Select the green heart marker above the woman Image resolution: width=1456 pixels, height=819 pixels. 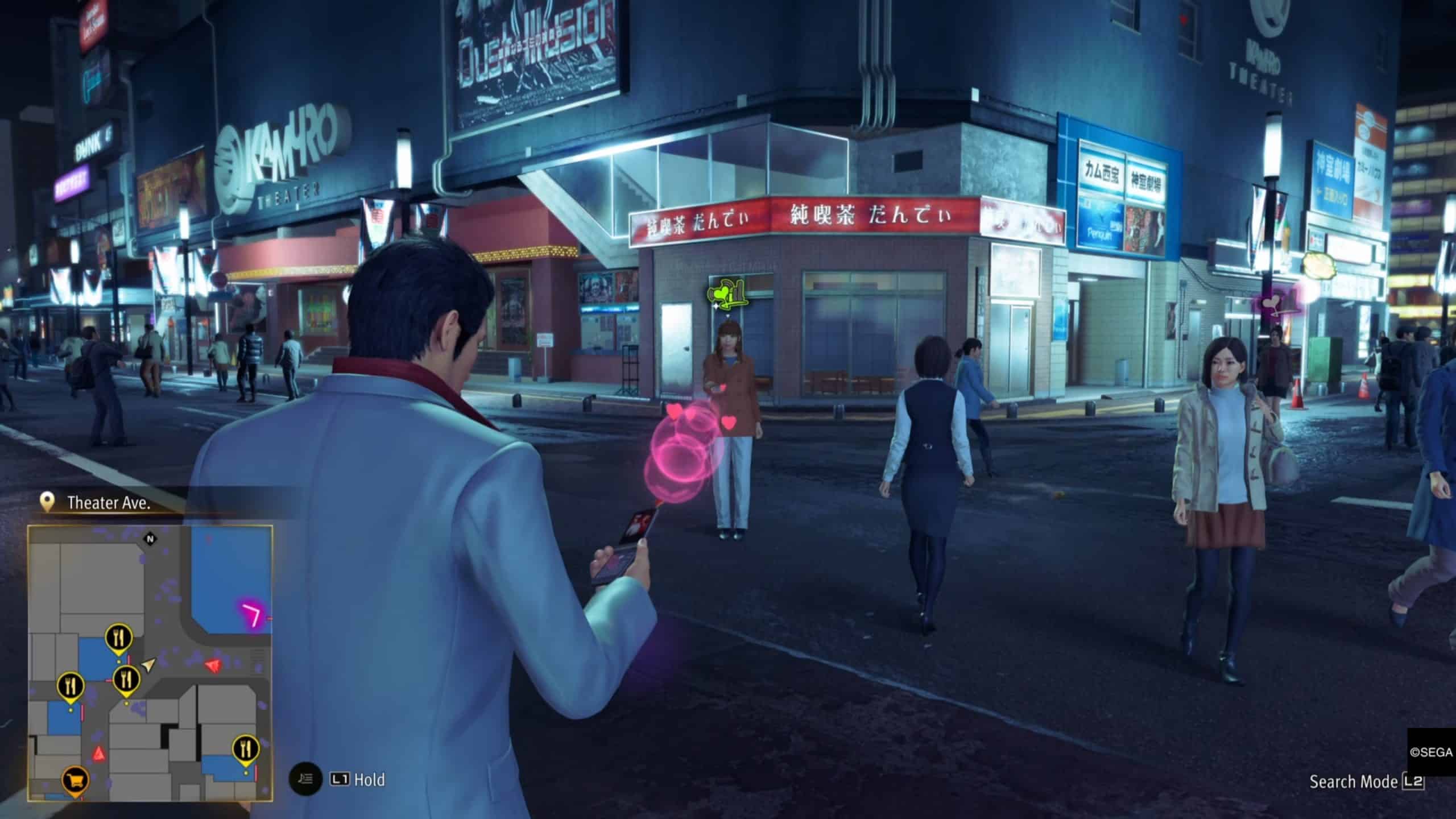(726, 295)
